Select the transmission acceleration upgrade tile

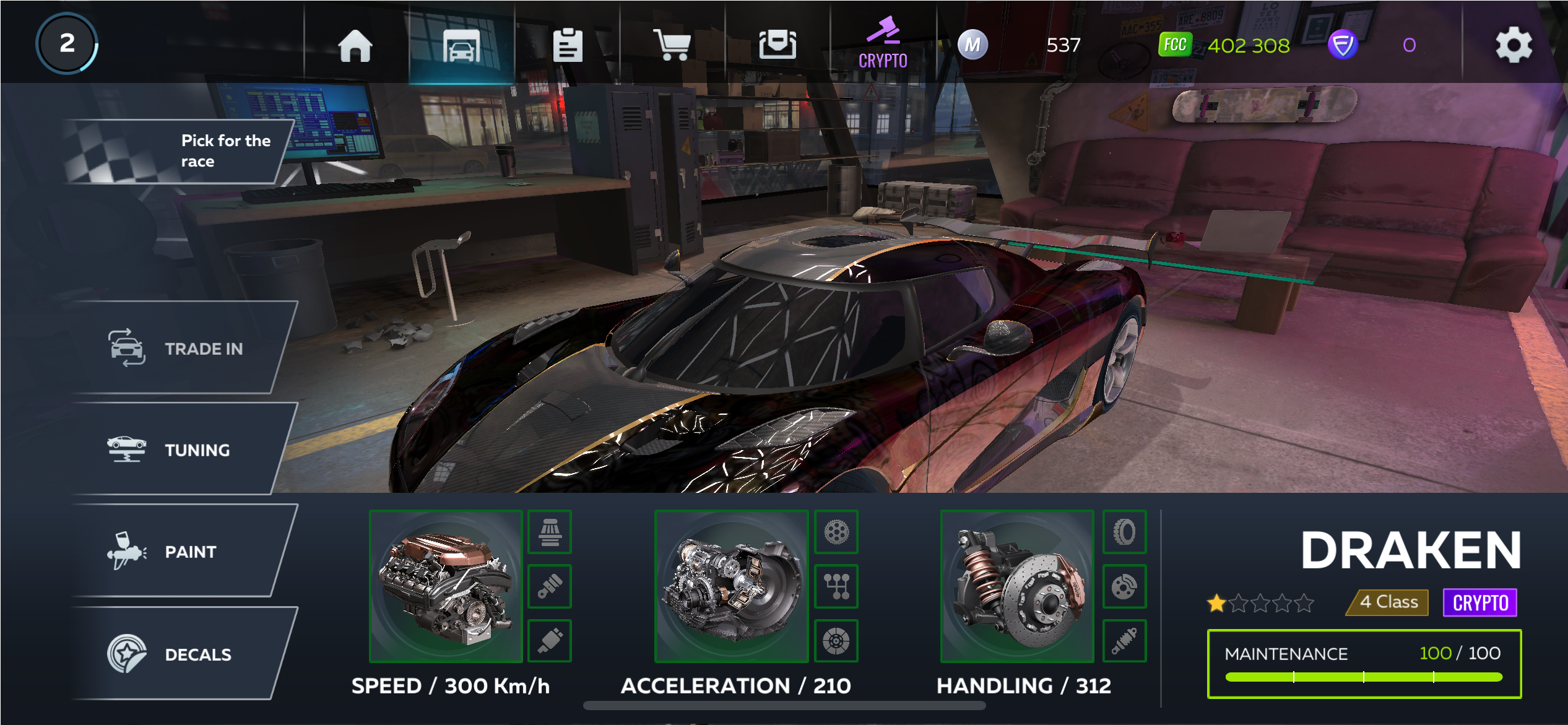point(731,586)
